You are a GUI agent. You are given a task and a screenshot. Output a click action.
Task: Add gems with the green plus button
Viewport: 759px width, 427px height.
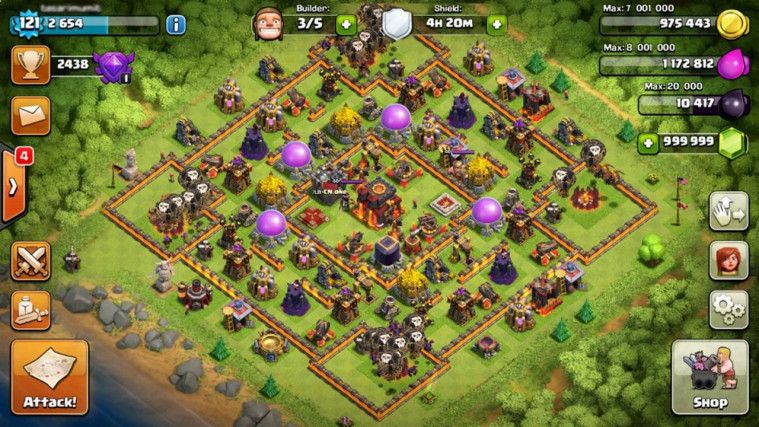pos(649,141)
